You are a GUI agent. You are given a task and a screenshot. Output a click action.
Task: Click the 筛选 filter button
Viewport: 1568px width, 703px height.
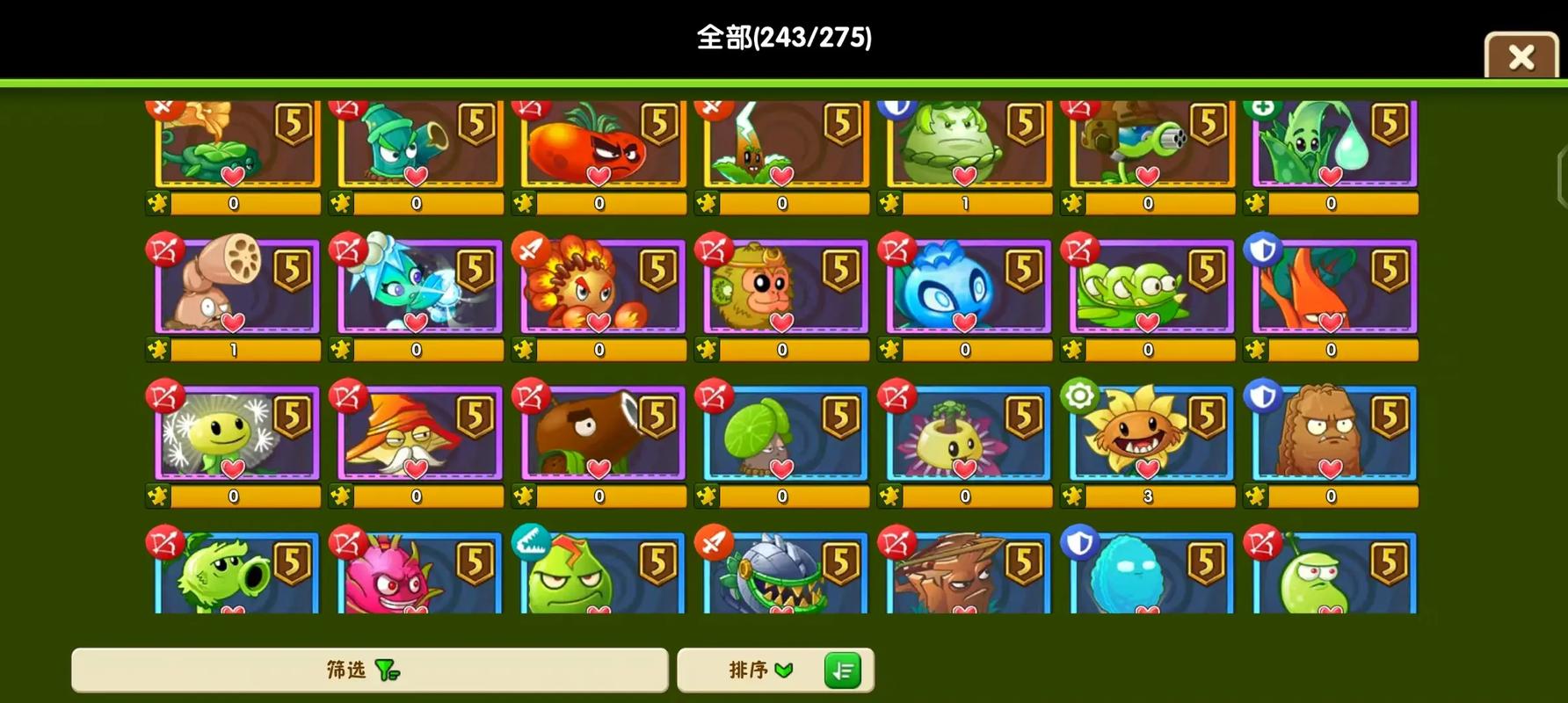(369, 670)
